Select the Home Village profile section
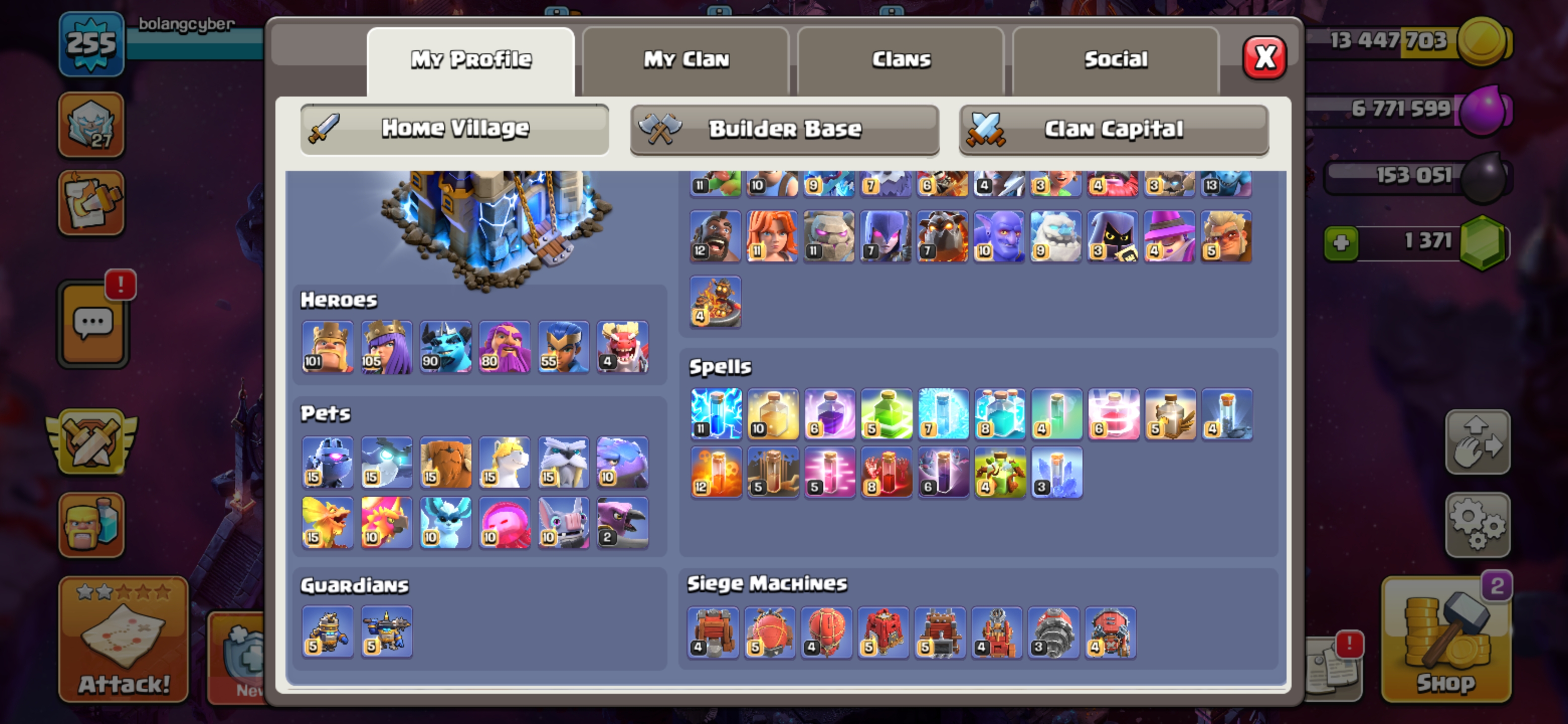The height and width of the screenshot is (724, 1568). click(x=455, y=129)
